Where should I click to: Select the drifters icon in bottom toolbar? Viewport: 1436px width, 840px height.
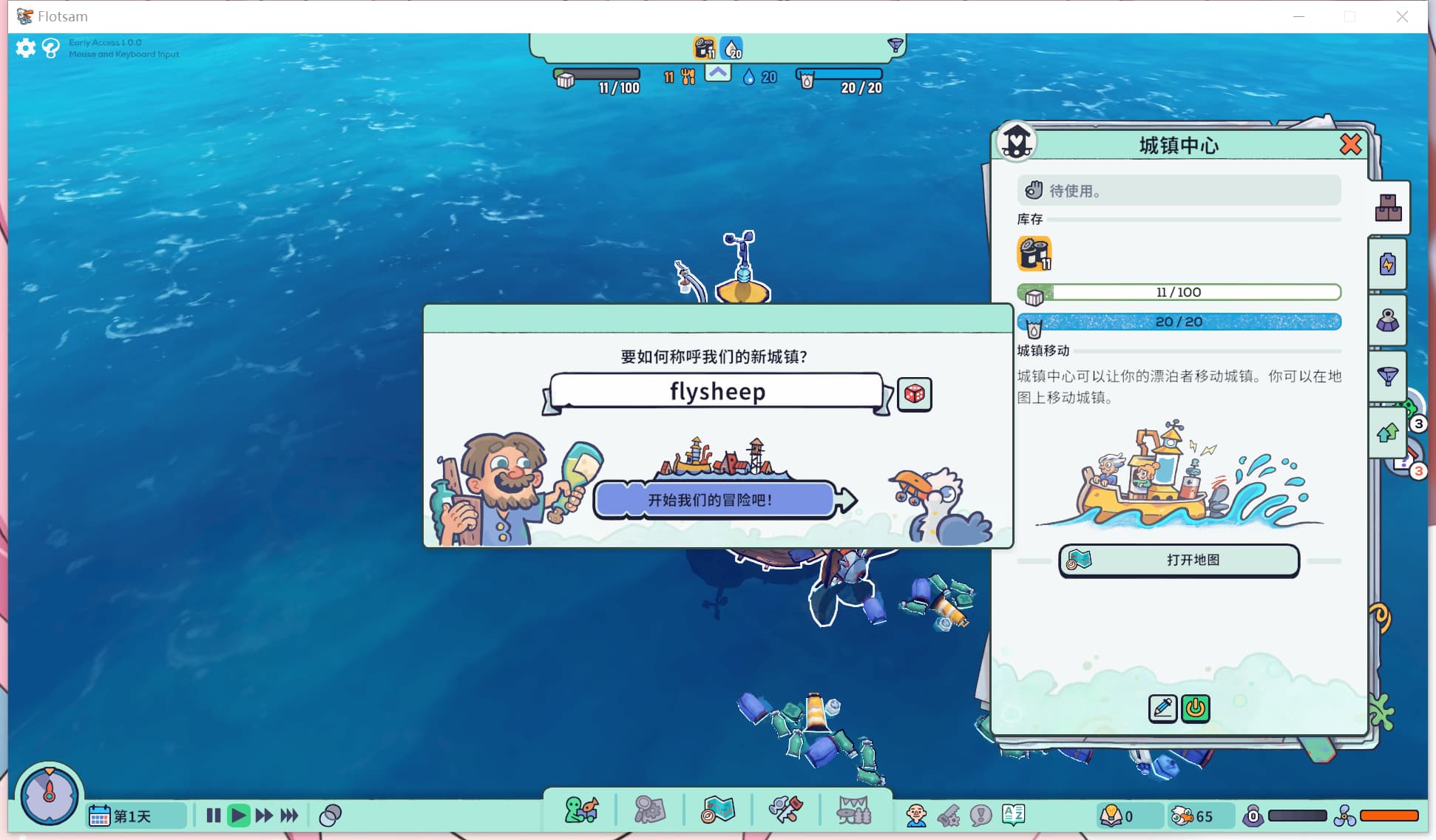pyautogui.click(x=580, y=810)
